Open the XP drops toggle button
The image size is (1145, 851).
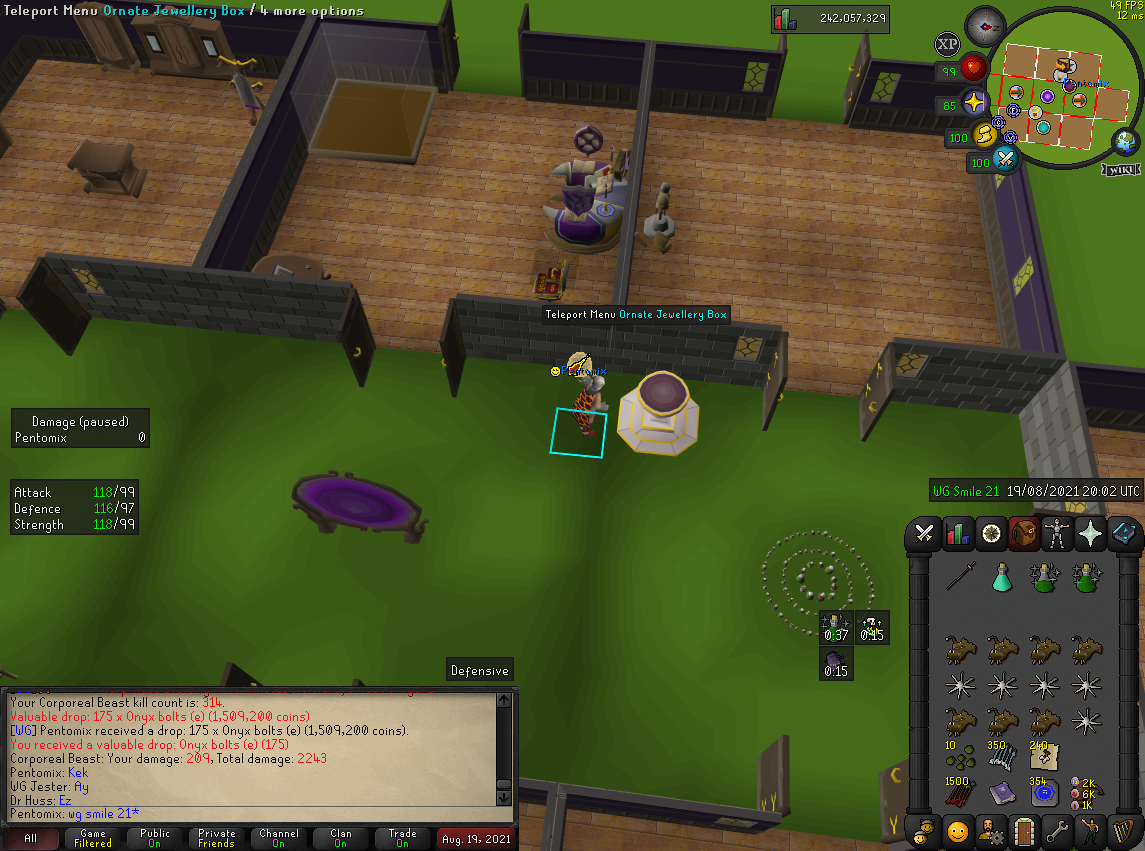pyautogui.click(x=946, y=45)
